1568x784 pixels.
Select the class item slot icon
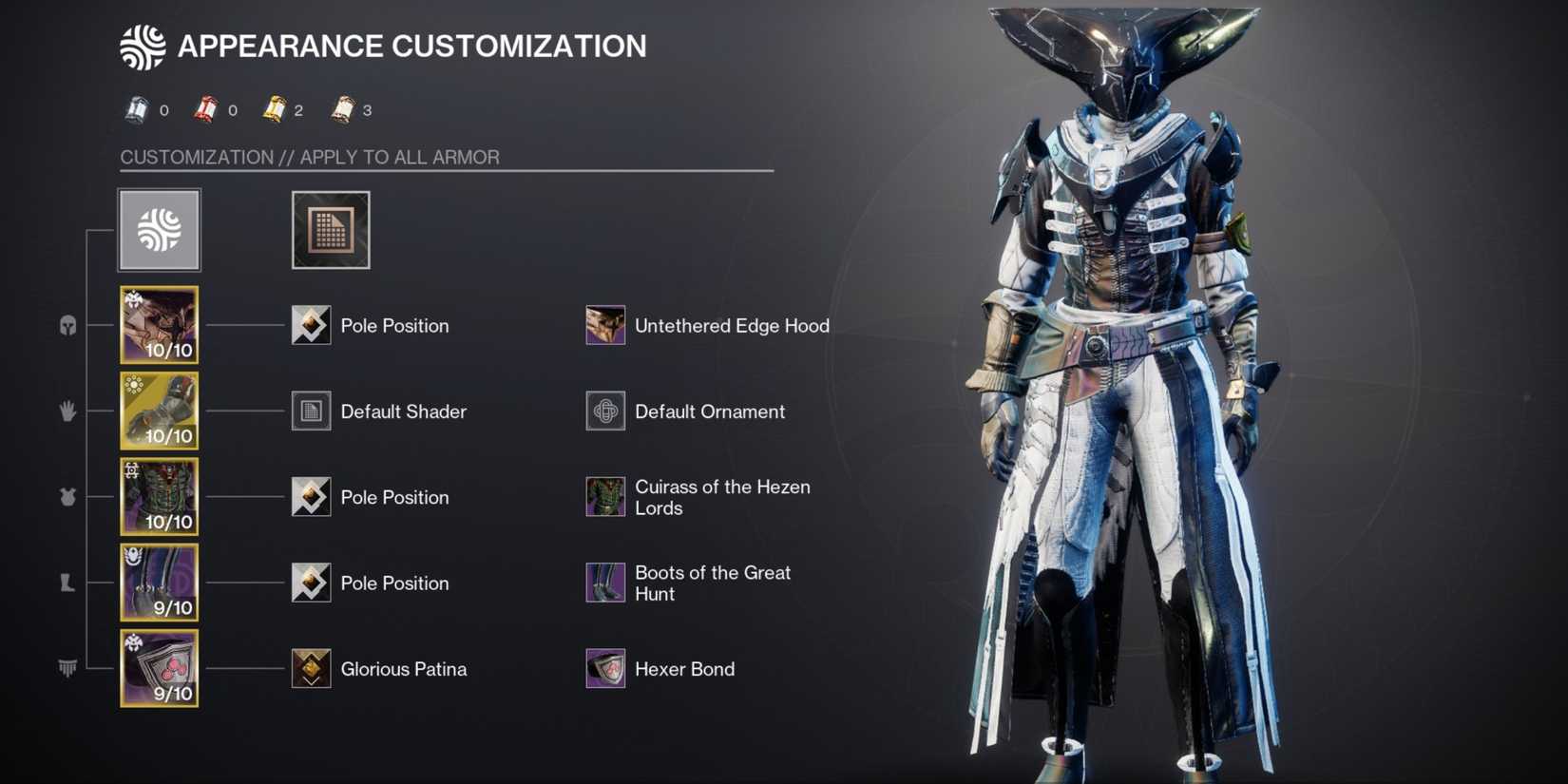pos(67,668)
